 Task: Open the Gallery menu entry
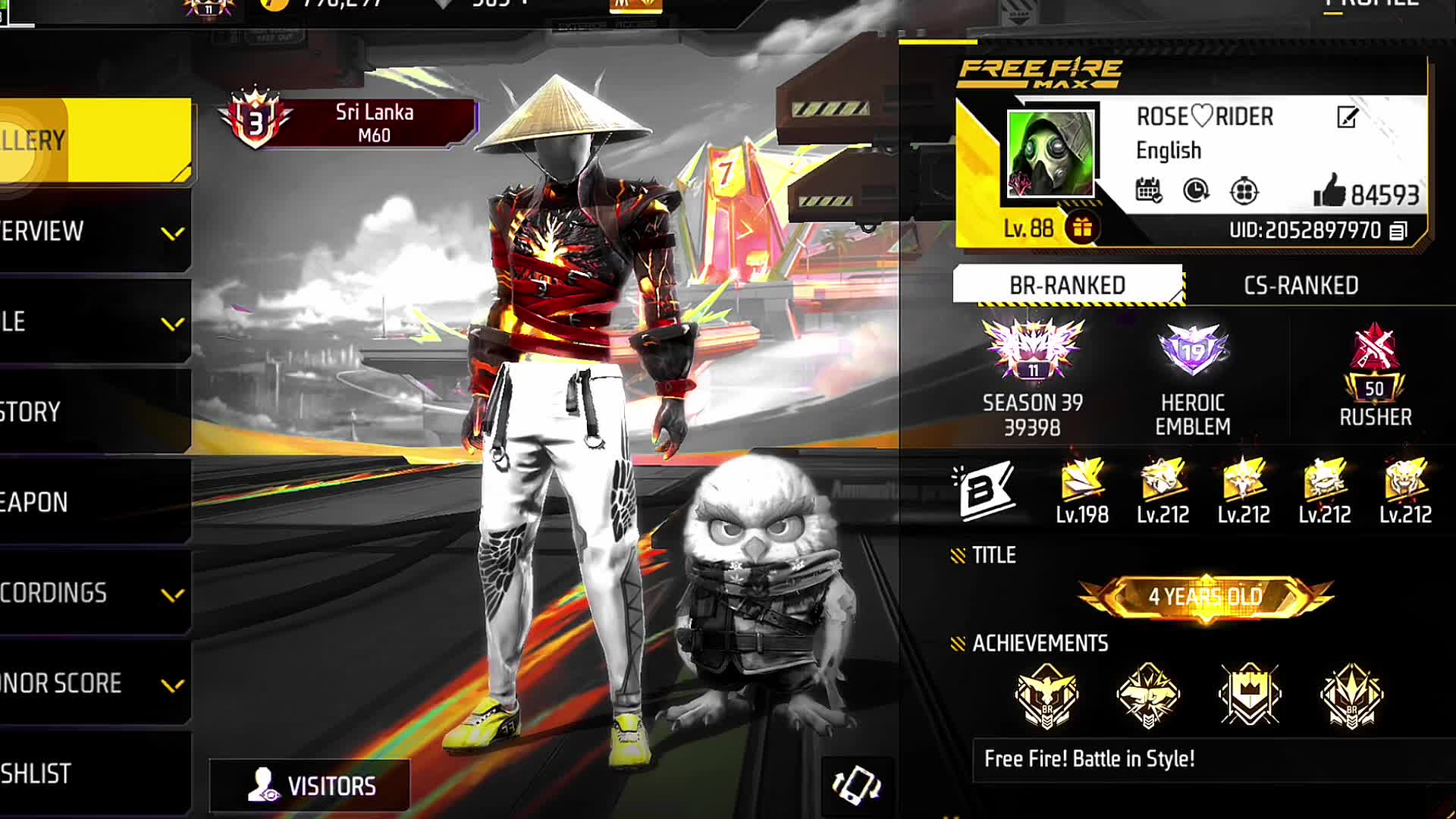tap(91, 140)
